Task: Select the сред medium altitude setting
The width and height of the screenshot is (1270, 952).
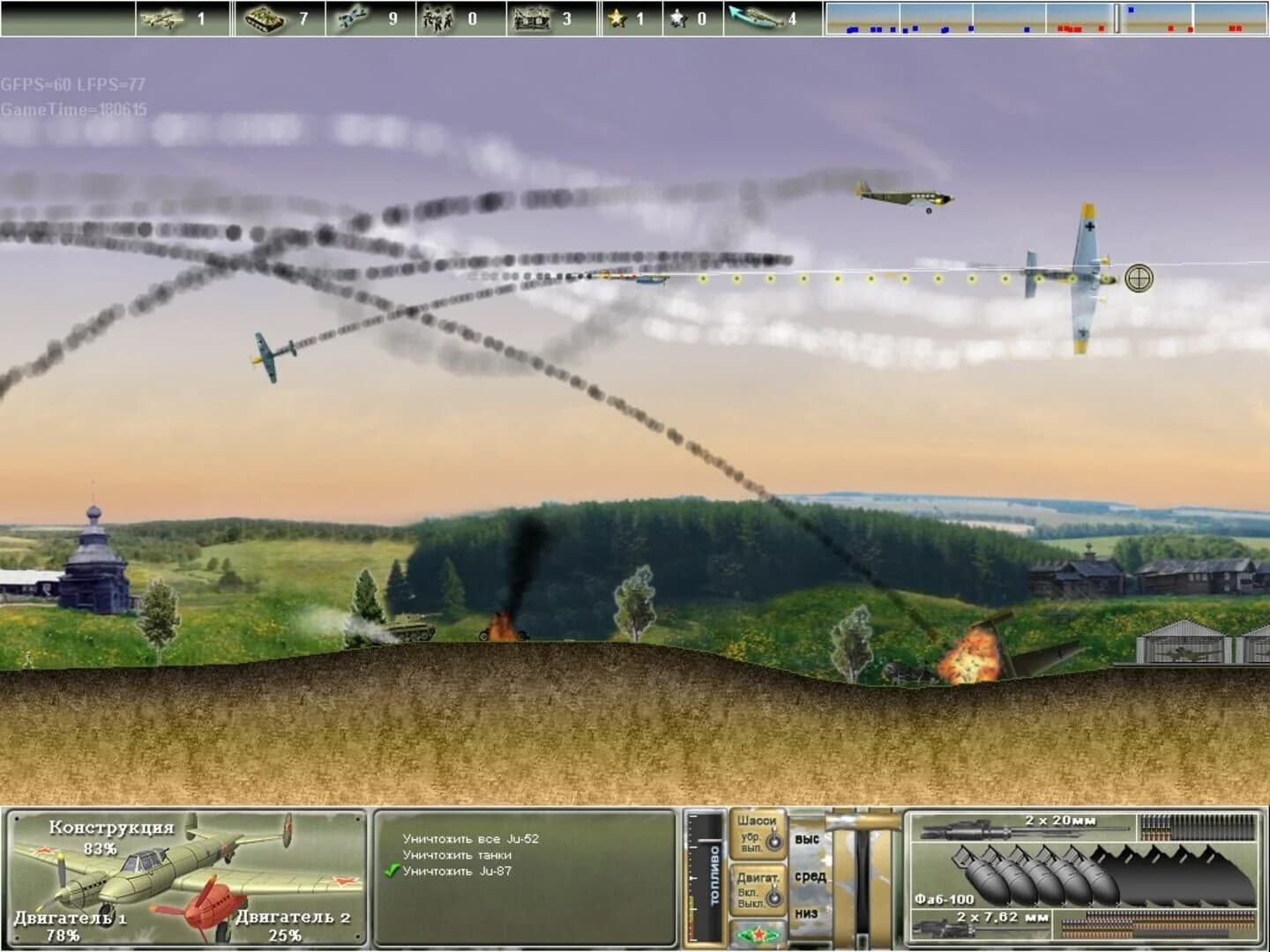Action: [x=811, y=875]
